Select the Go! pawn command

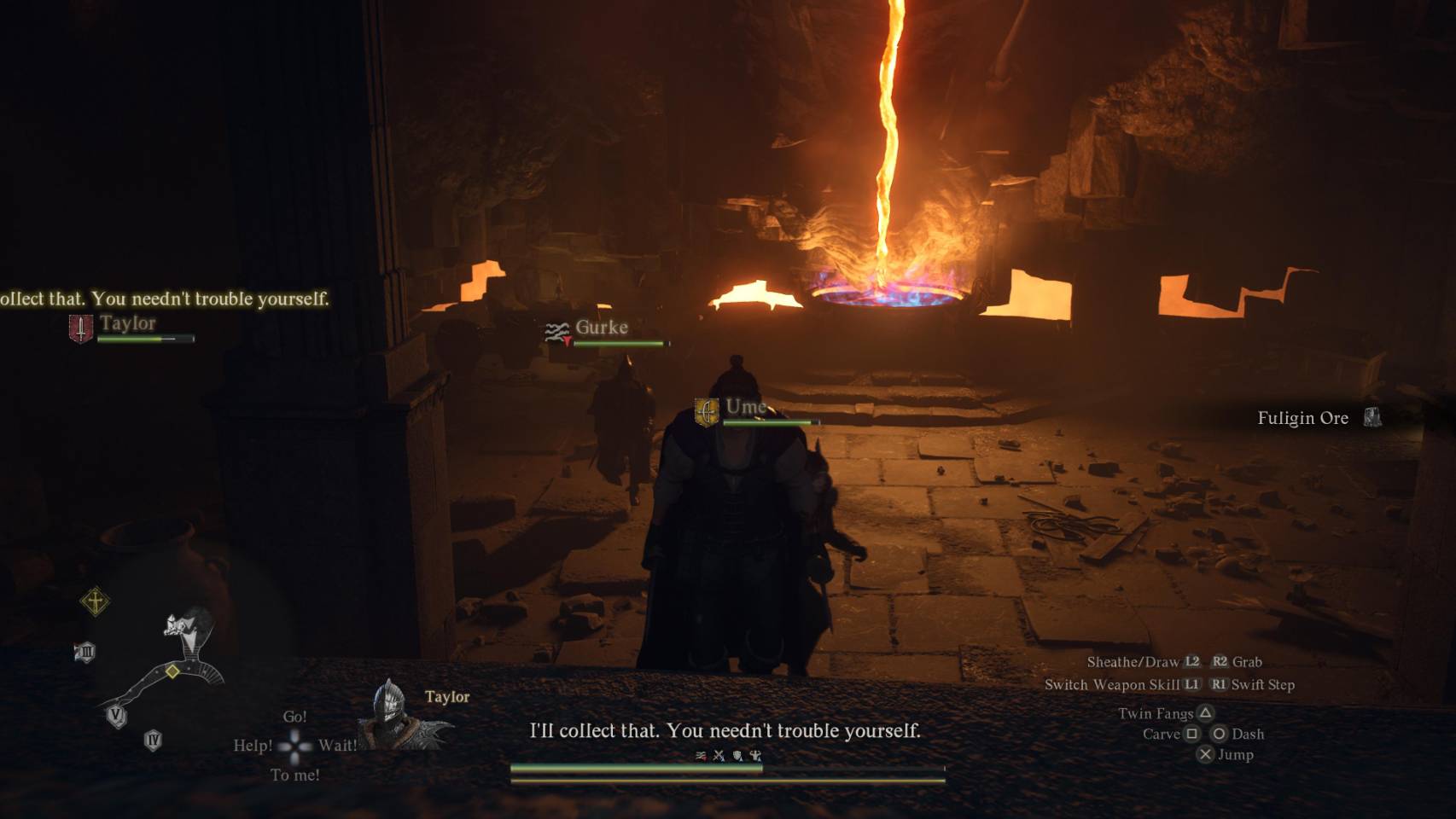coord(294,717)
